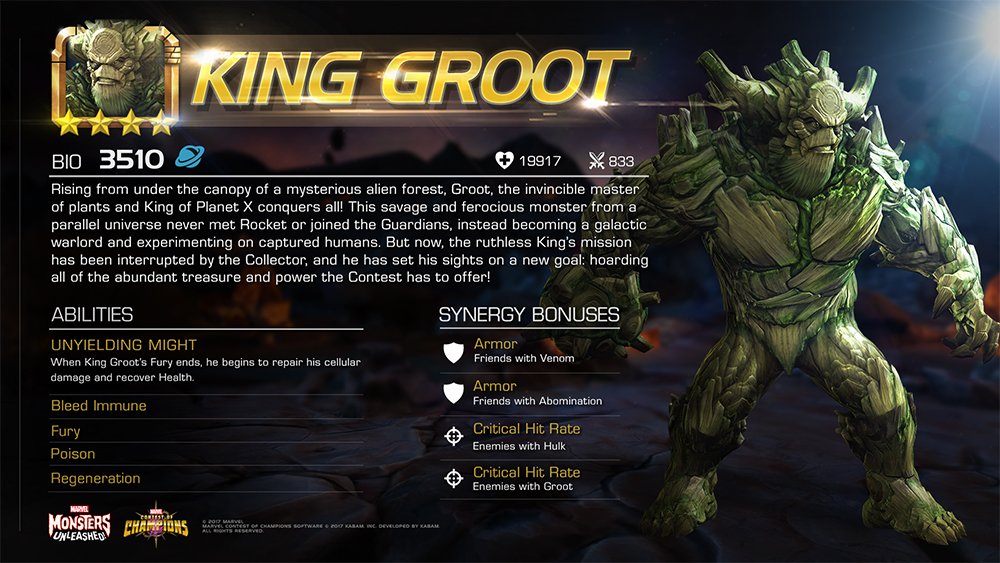Viewport: 1000px width, 563px height.
Task: Choose the Fury ability row
Action: [66, 431]
